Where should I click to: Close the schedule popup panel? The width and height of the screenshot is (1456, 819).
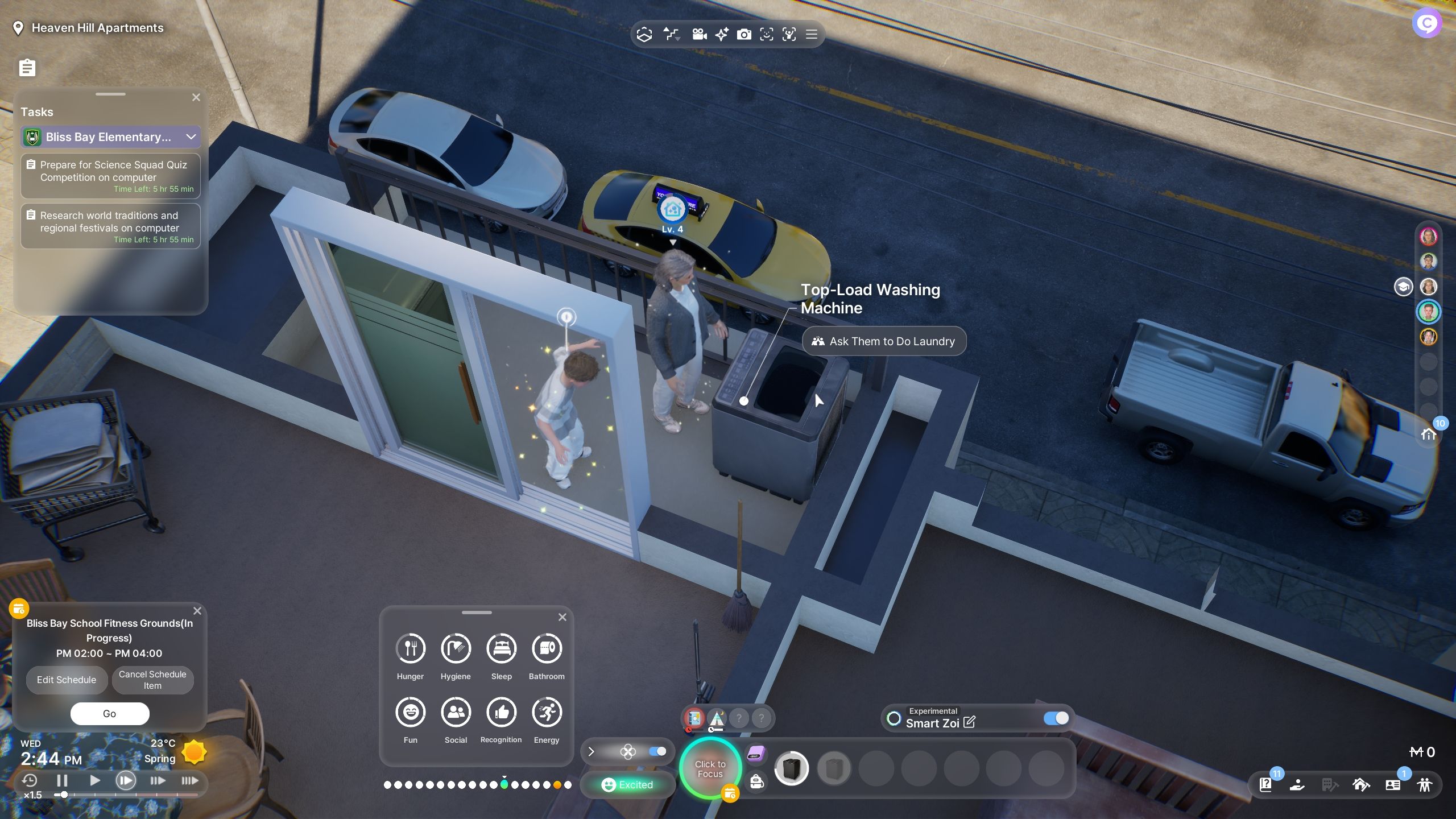click(197, 611)
